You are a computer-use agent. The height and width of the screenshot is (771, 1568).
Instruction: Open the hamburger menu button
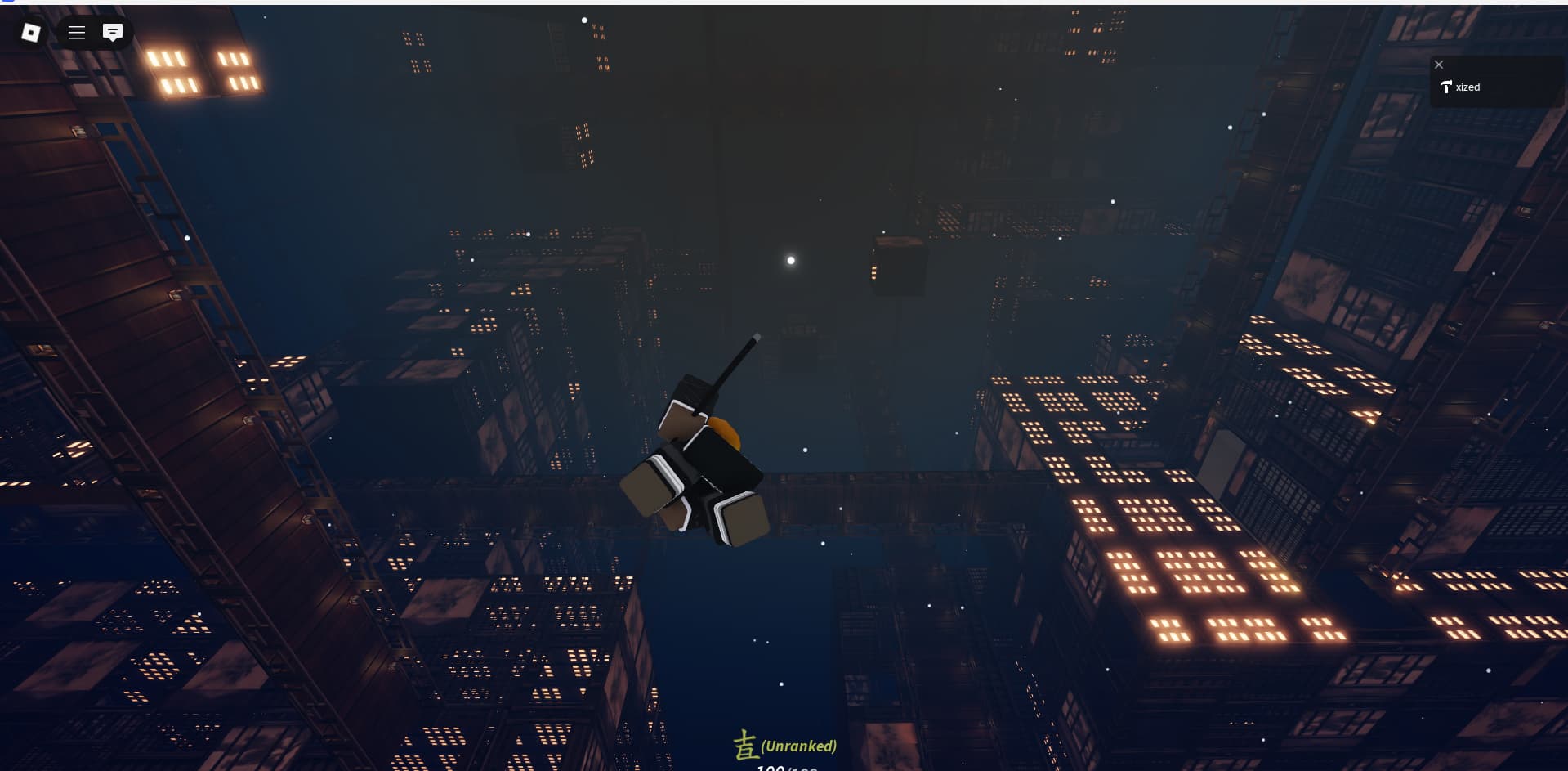point(77,33)
